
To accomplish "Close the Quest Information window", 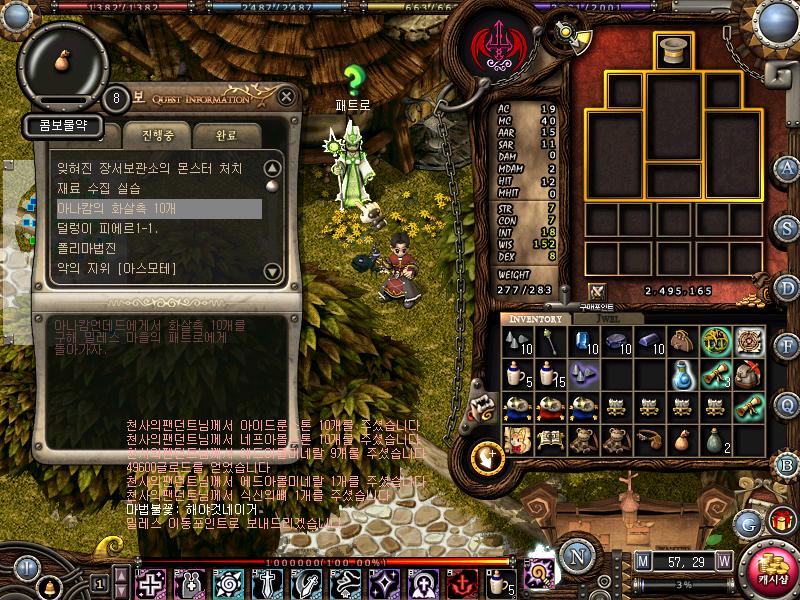I will pyautogui.click(x=287, y=97).
